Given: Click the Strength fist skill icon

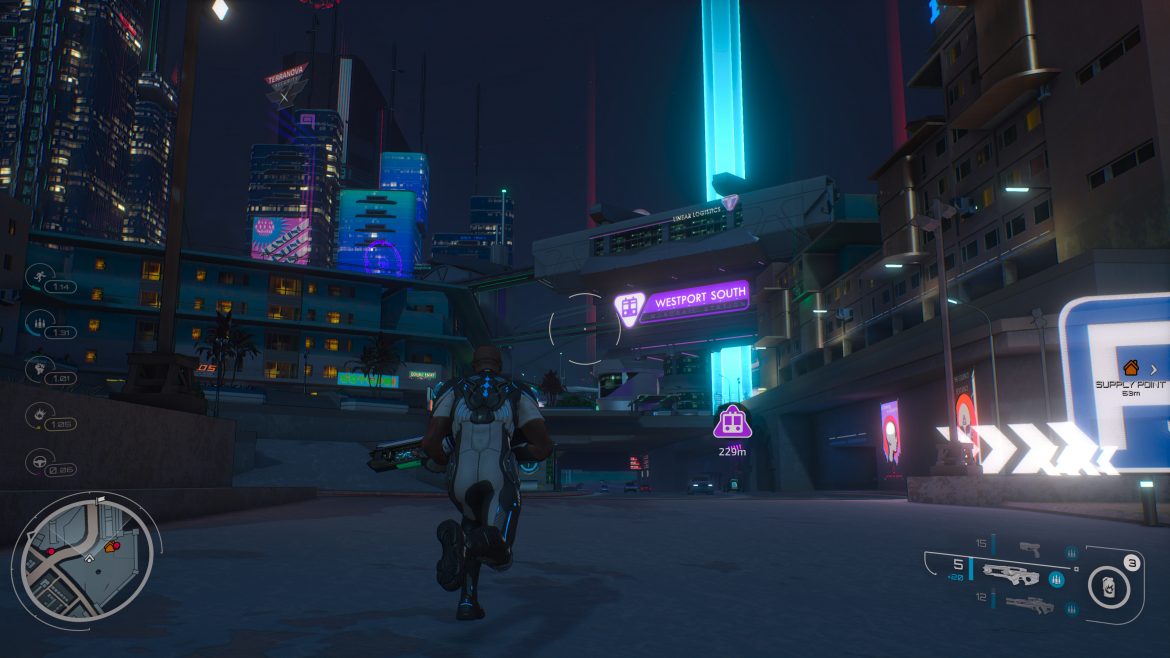Looking at the screenshot, I should click(40, 367).
